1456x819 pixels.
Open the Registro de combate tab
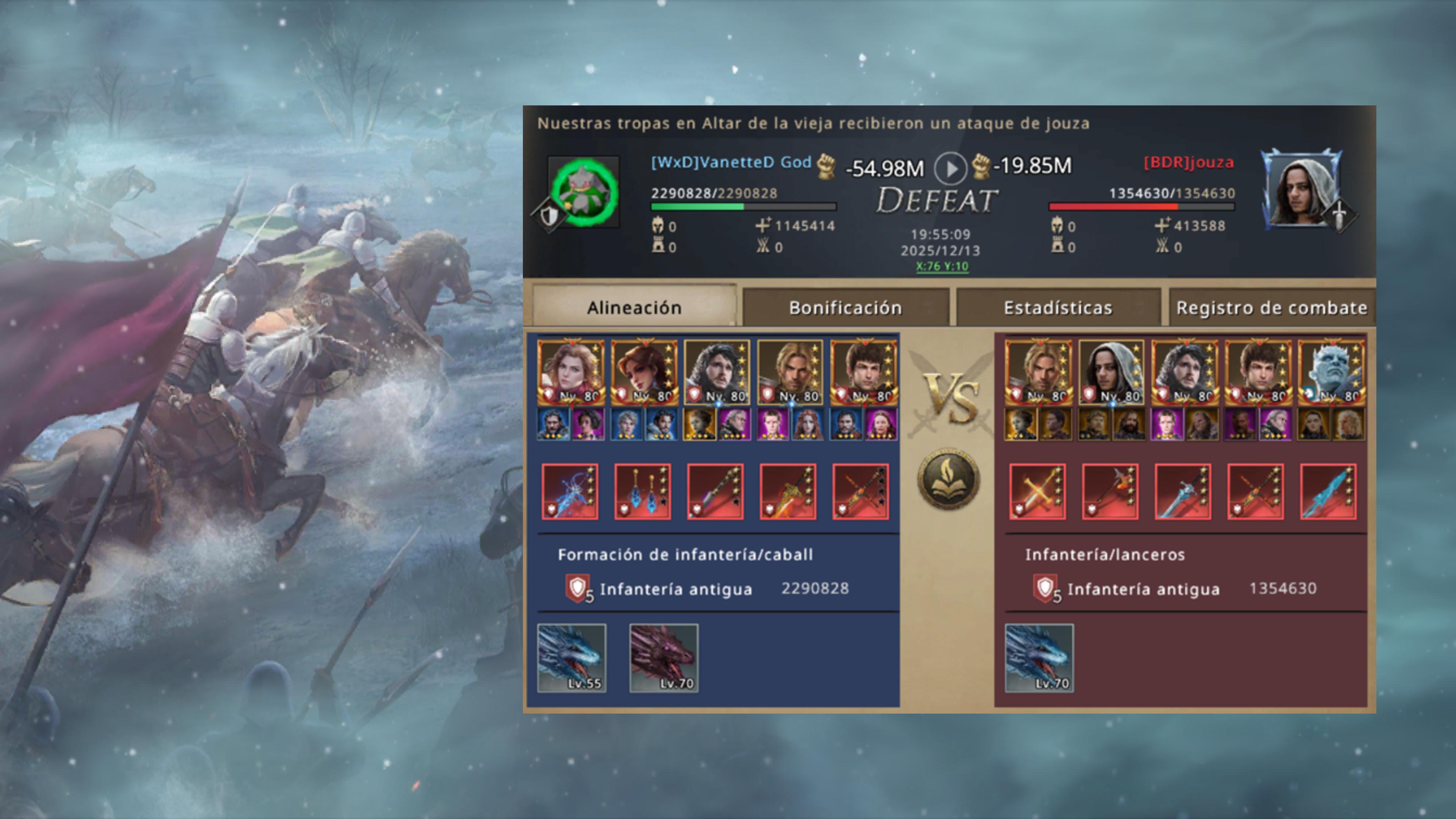pos(1272,307)
